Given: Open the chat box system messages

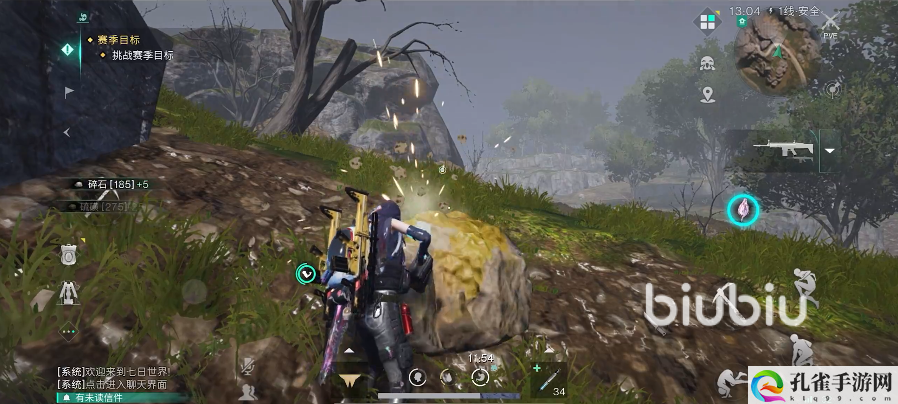Looking at the screenshot, I should (x=115, y=378).
